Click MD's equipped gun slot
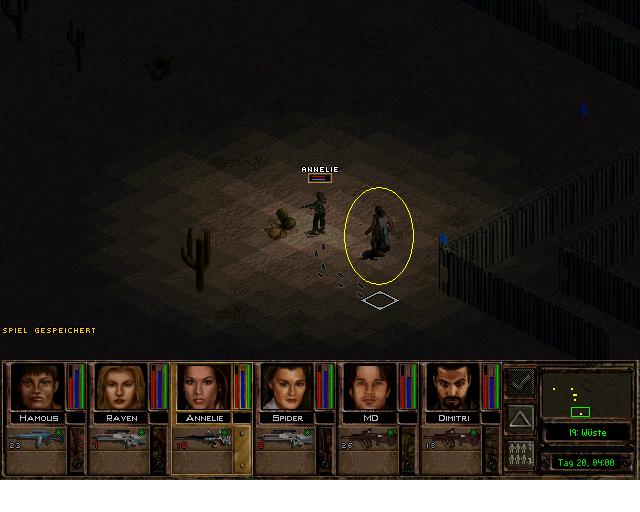 click(x=371, y=439)
